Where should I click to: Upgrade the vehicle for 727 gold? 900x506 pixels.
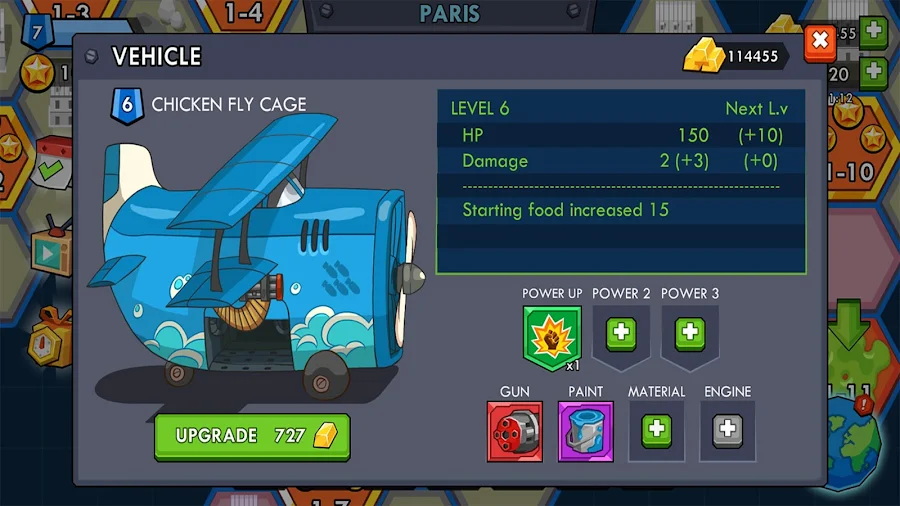tap(252, 436)
